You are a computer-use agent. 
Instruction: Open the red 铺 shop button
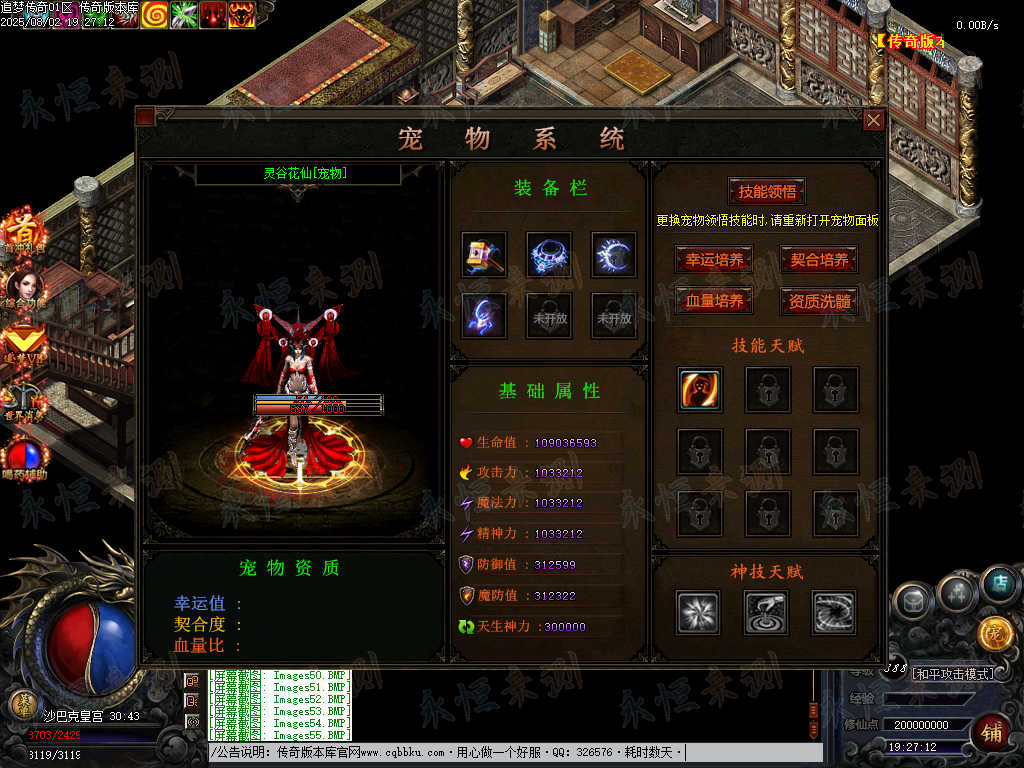click(x=990, y=731)
